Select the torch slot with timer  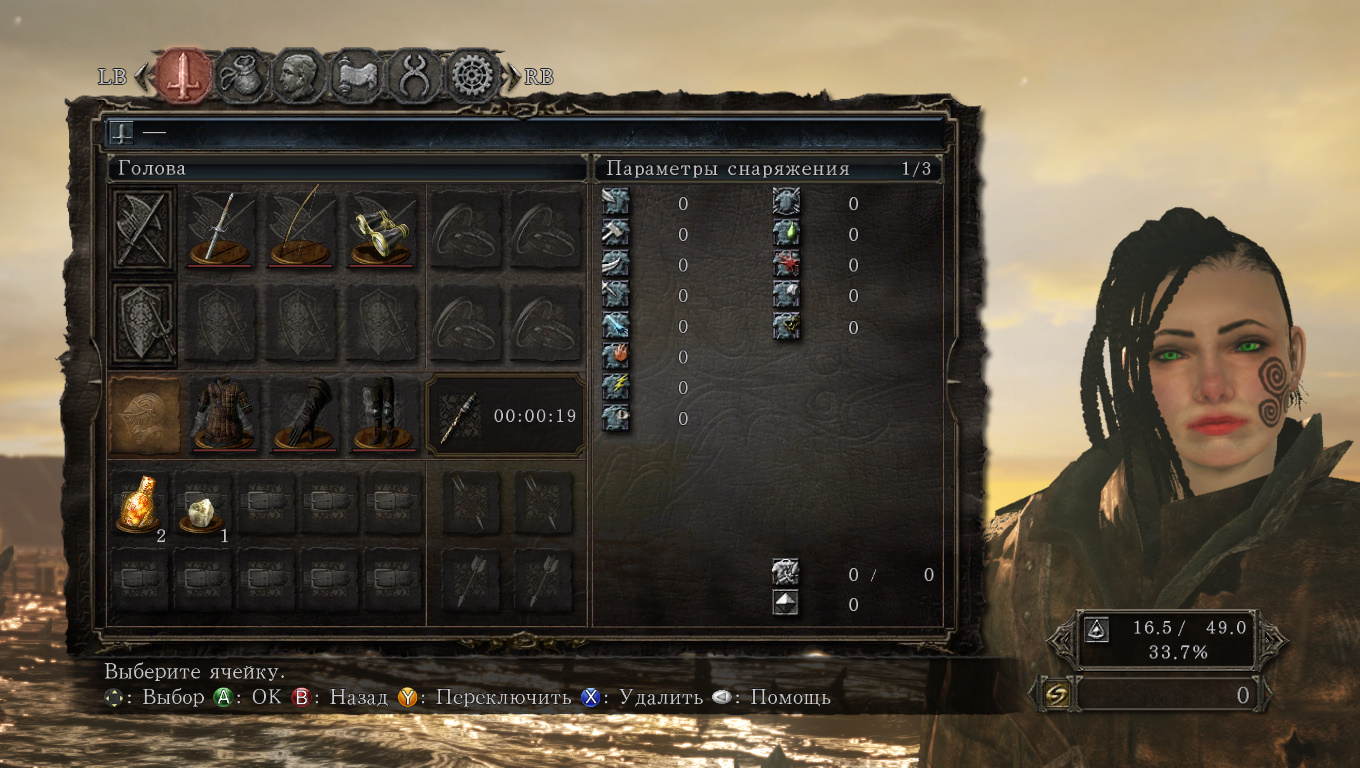(x=505, y=415)
